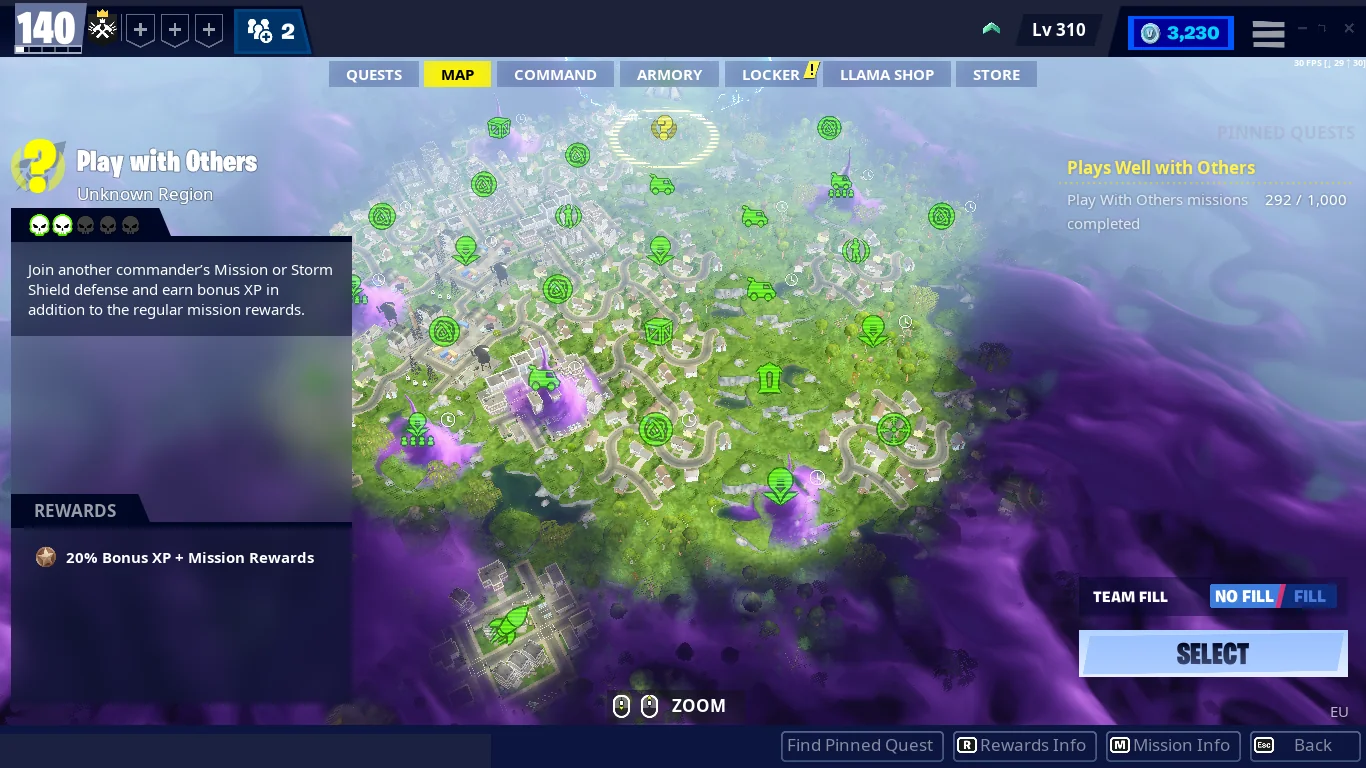Switch to the ARMORY tab
This screenshot has width=1366, height=768.
click(669, 74)
